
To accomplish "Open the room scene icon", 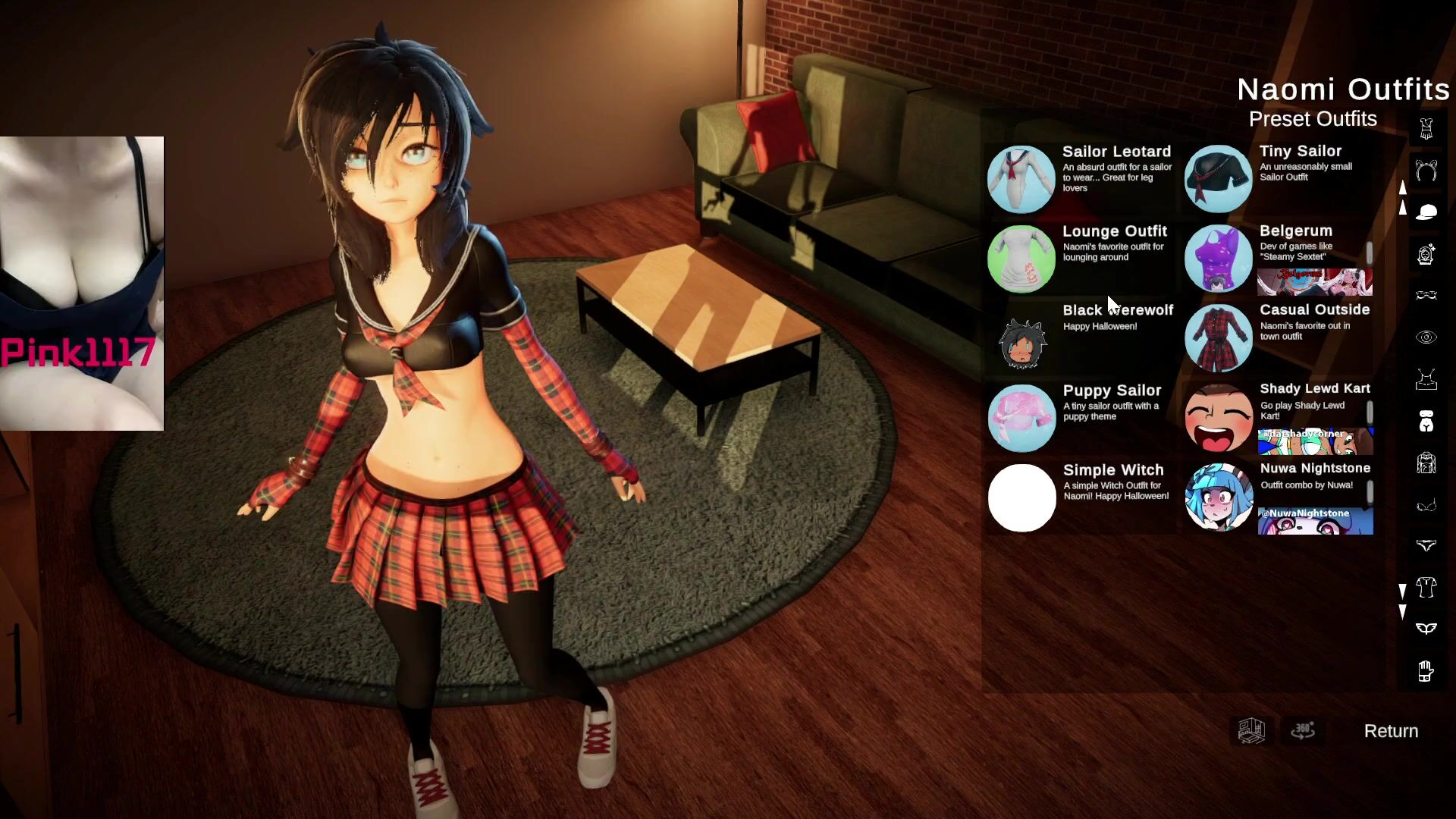I will pos(1251,731).
